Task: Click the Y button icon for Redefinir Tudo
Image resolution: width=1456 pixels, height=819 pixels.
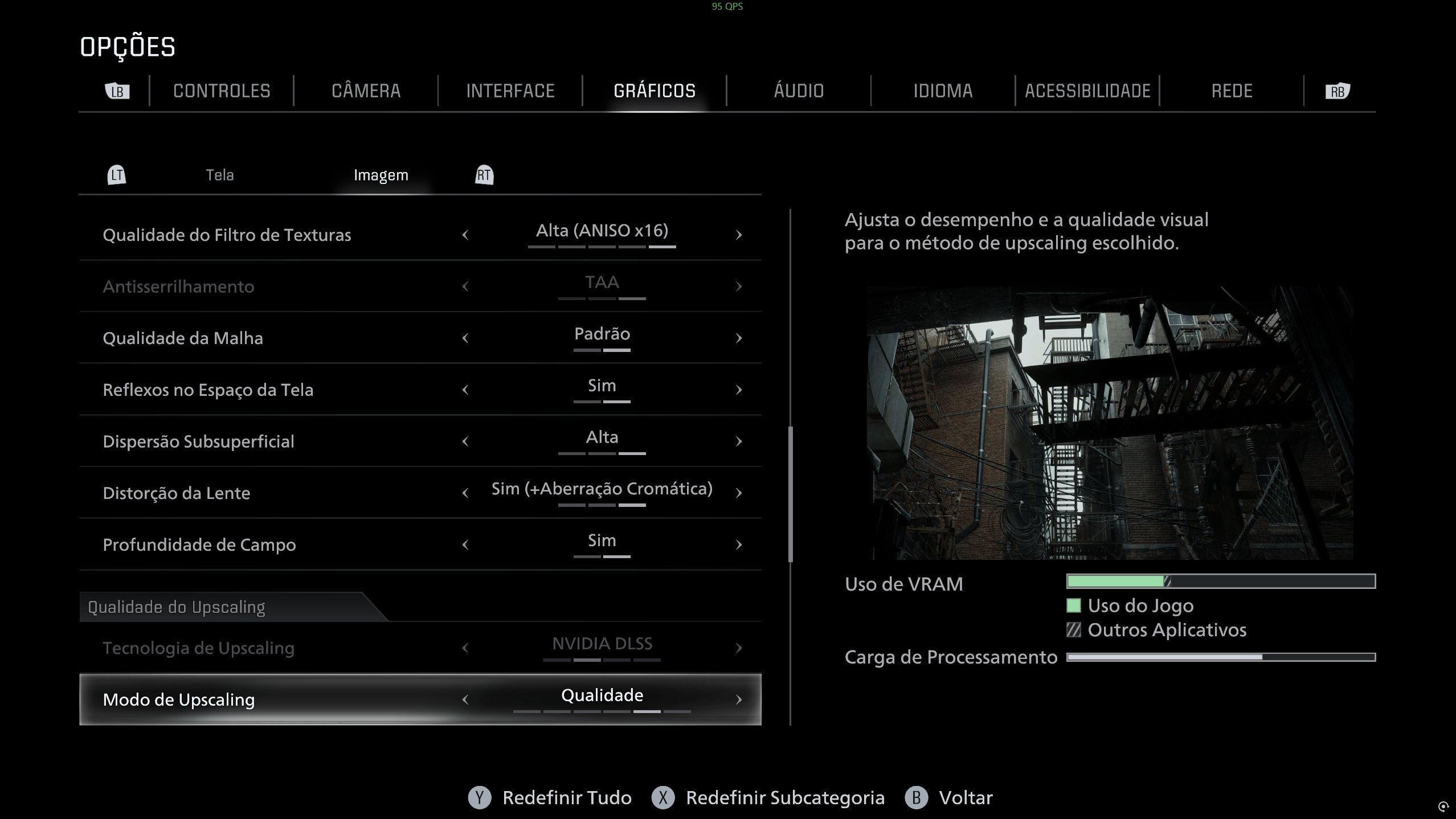Action: pyautogui.click(x=480, y=798)
